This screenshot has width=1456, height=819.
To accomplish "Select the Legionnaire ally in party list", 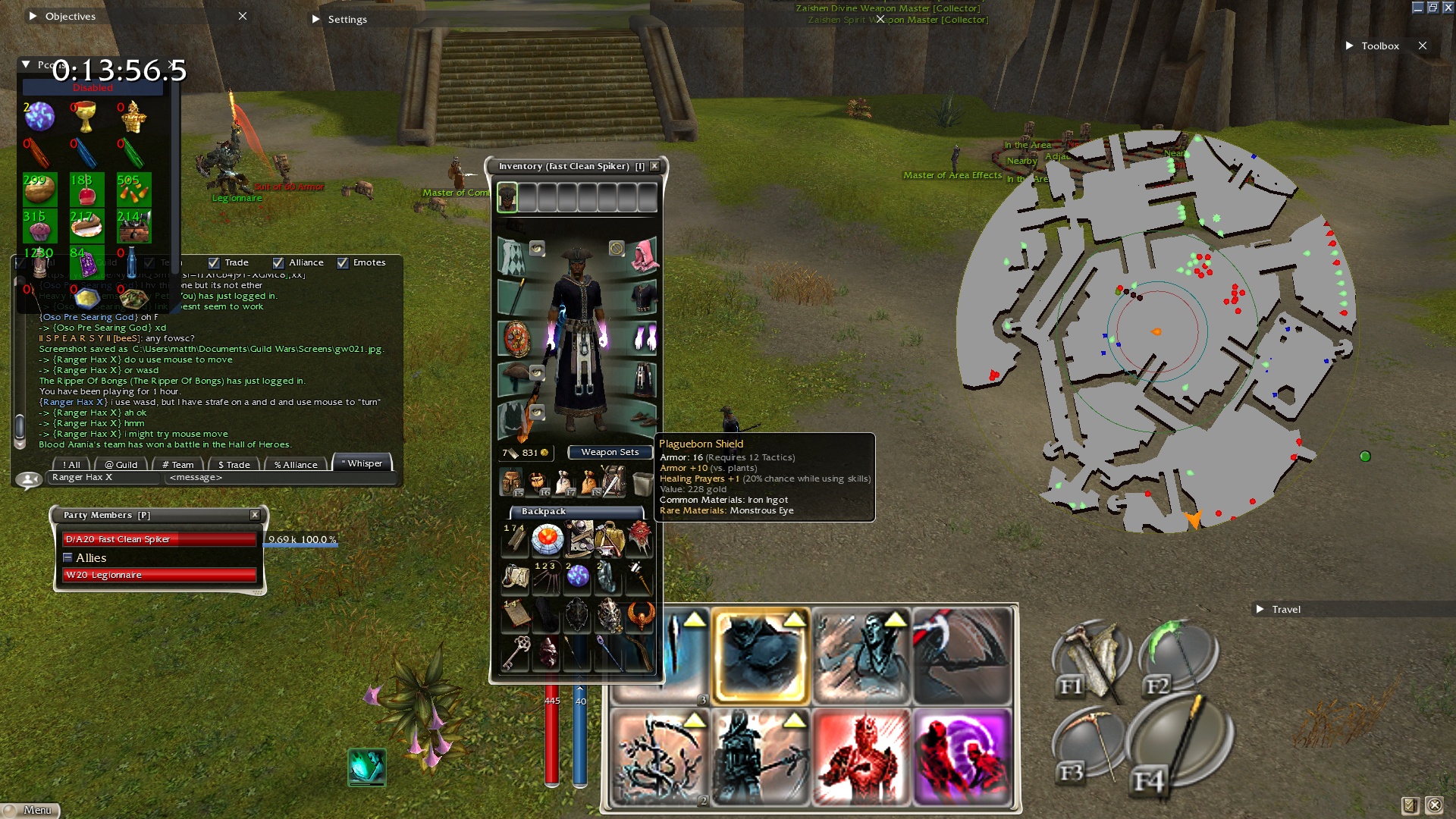I will (x=159, y=575).
